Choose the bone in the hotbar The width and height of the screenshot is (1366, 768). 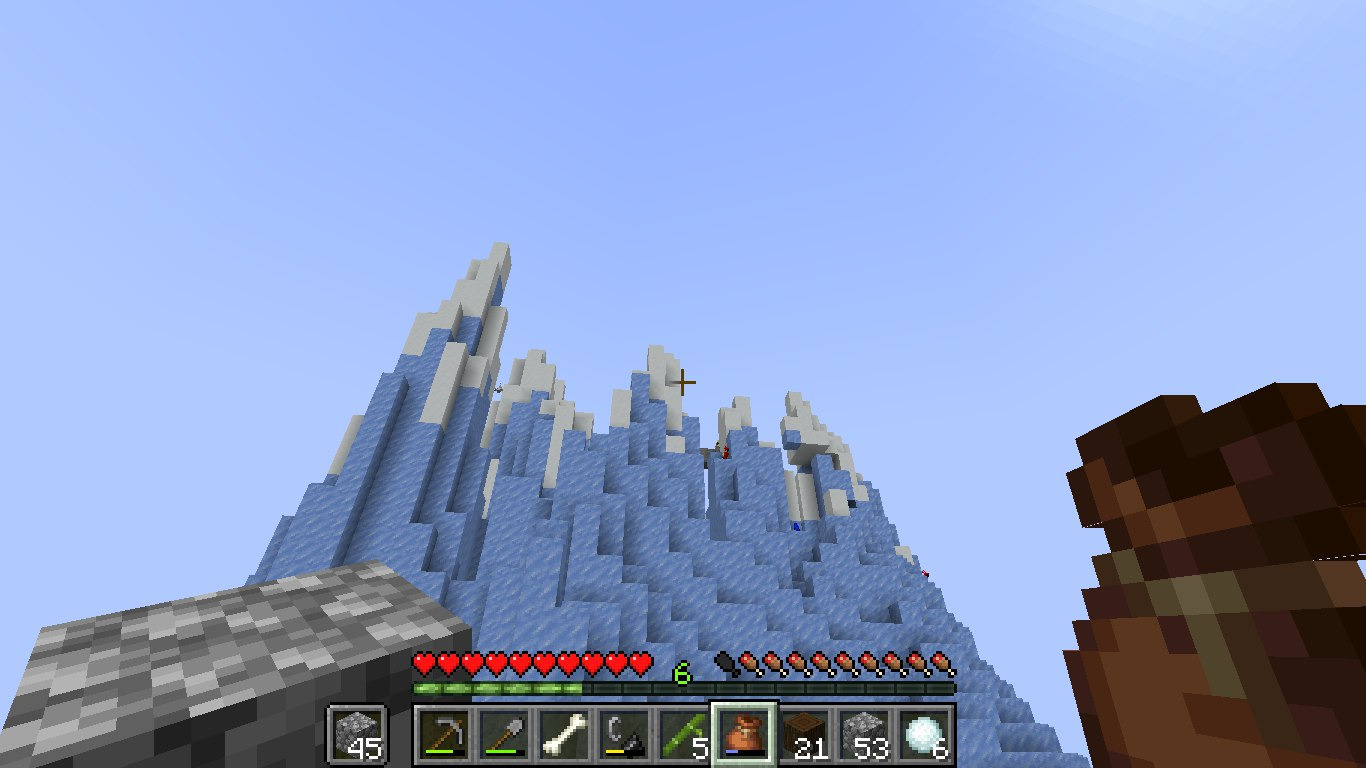[564, 734]
